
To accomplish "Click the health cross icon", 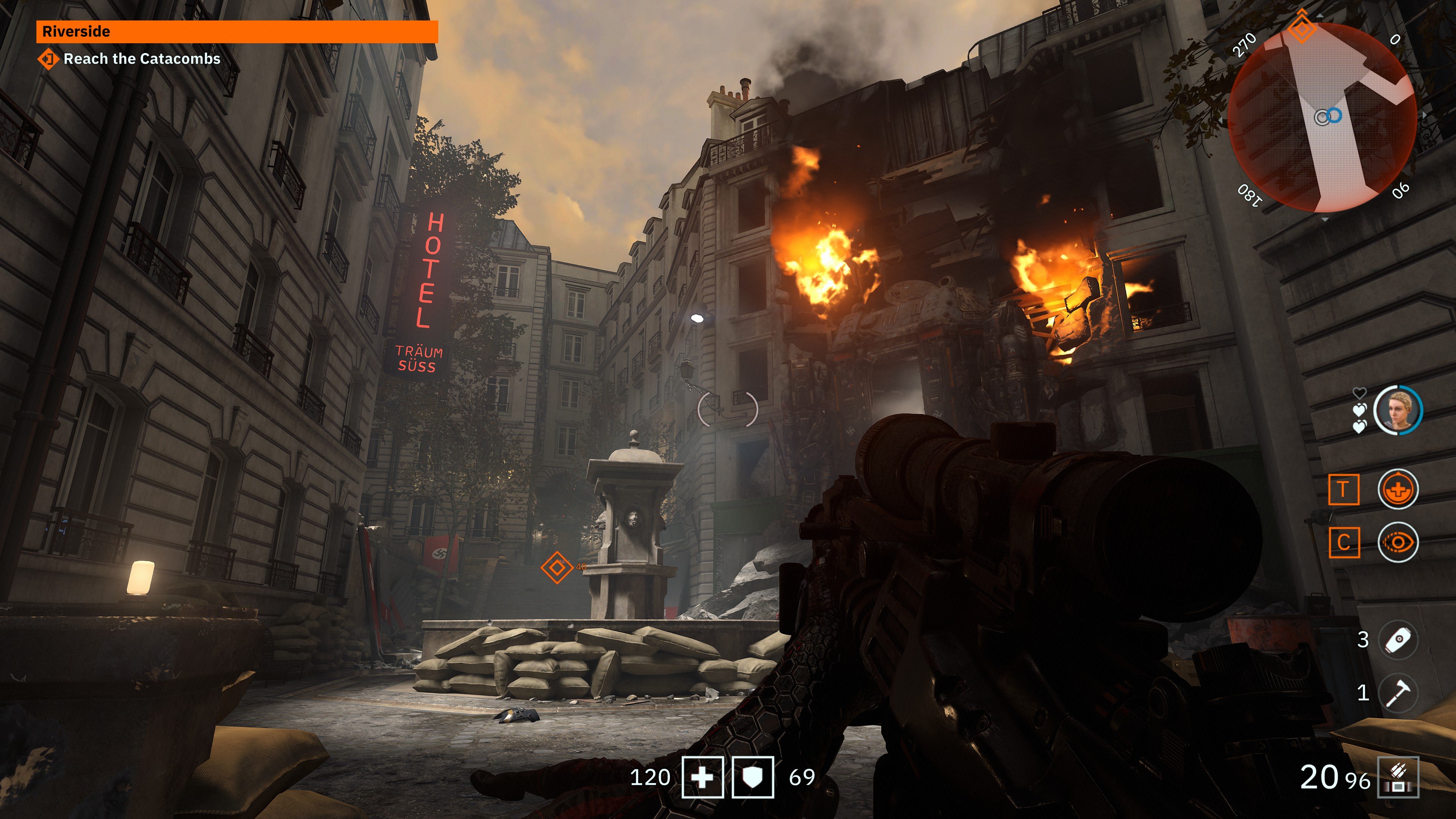I will coord(702,777).
